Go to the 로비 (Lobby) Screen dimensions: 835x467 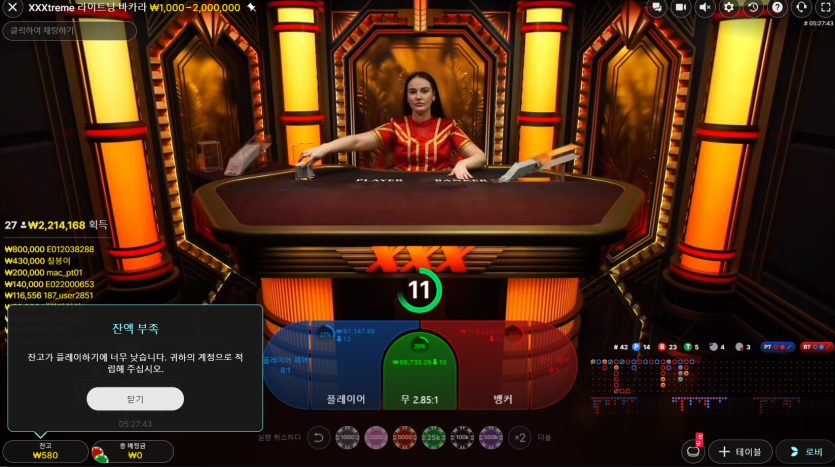pos(804,452)
